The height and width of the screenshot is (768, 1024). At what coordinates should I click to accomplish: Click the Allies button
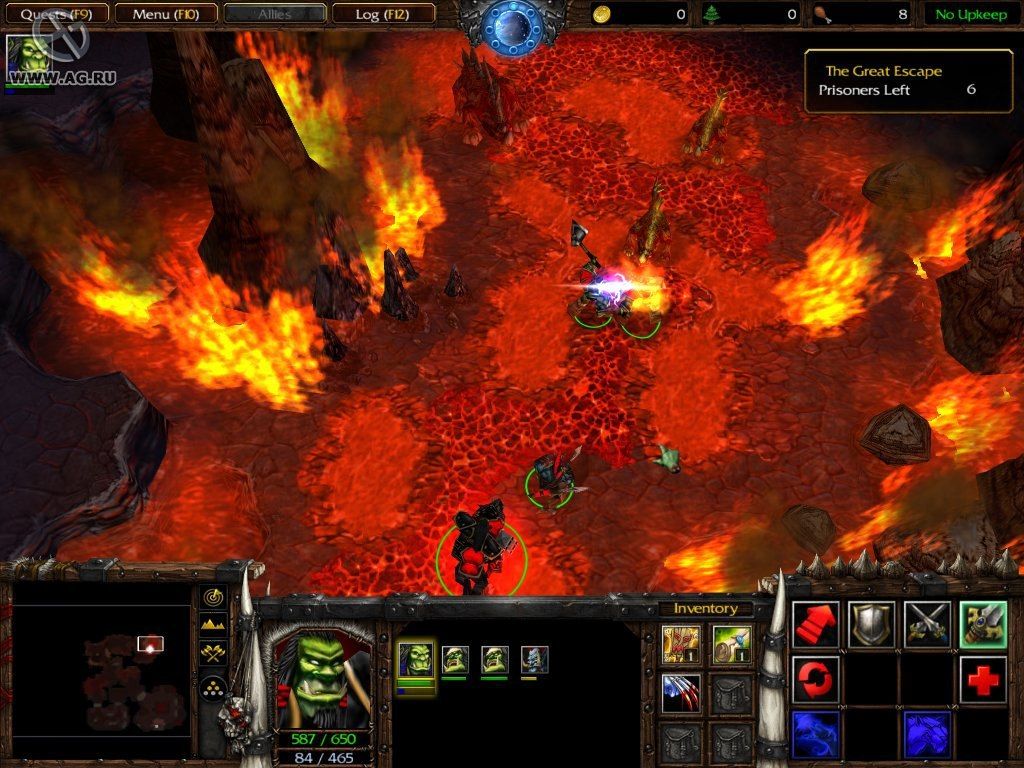[274, 14]
